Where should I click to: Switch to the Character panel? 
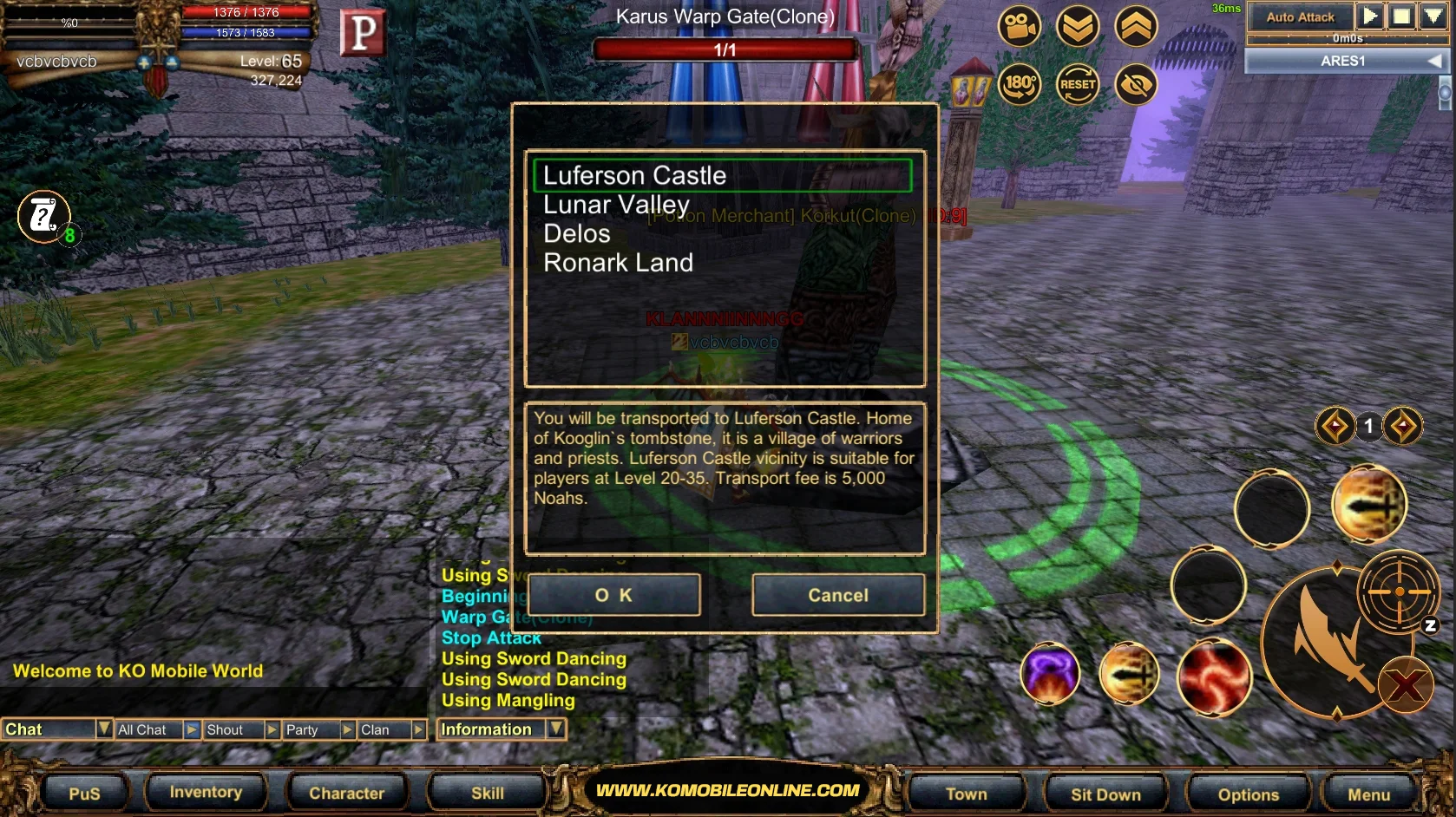coord(346,793)
